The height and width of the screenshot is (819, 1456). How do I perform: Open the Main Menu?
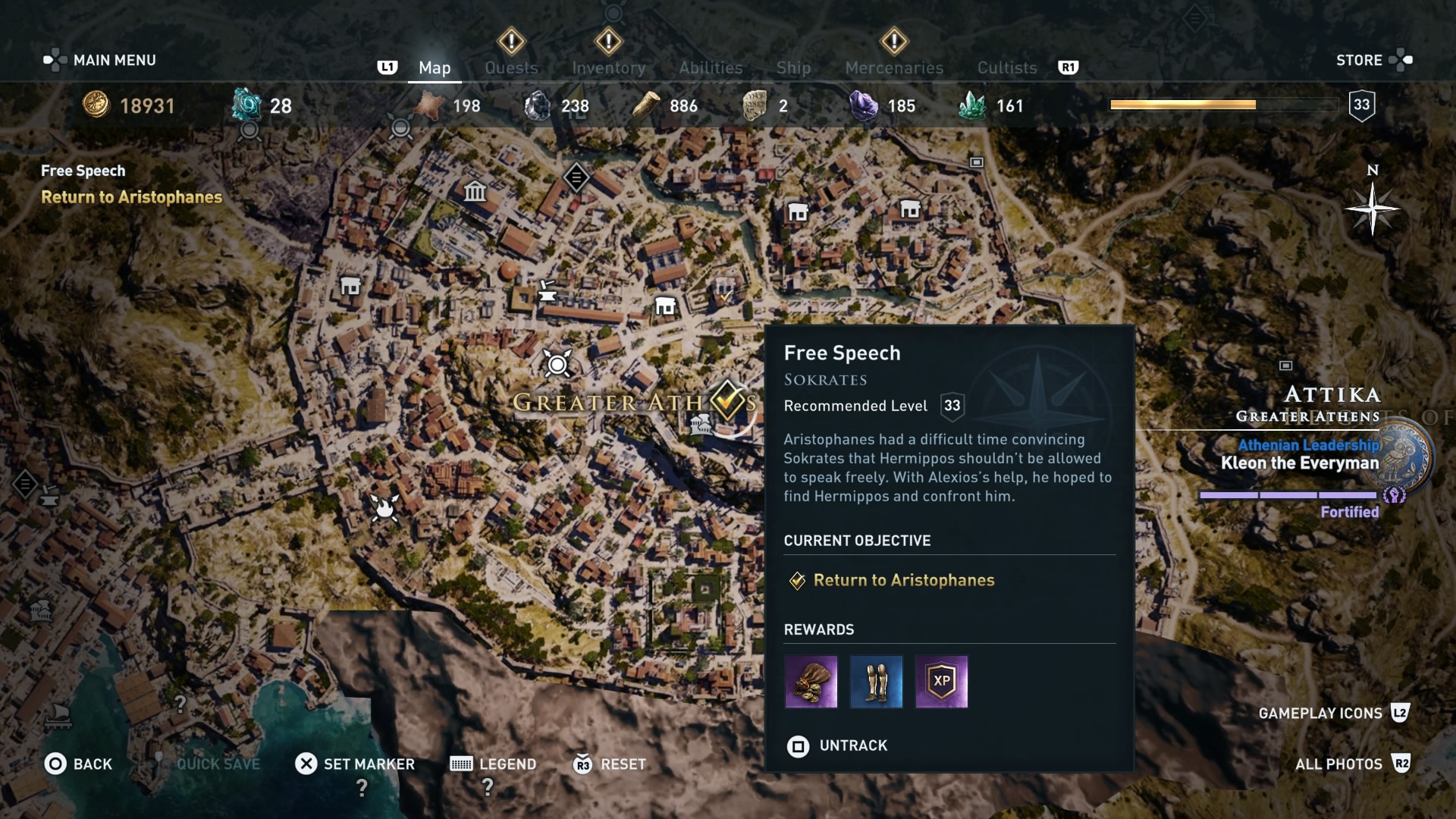(101, 60)
